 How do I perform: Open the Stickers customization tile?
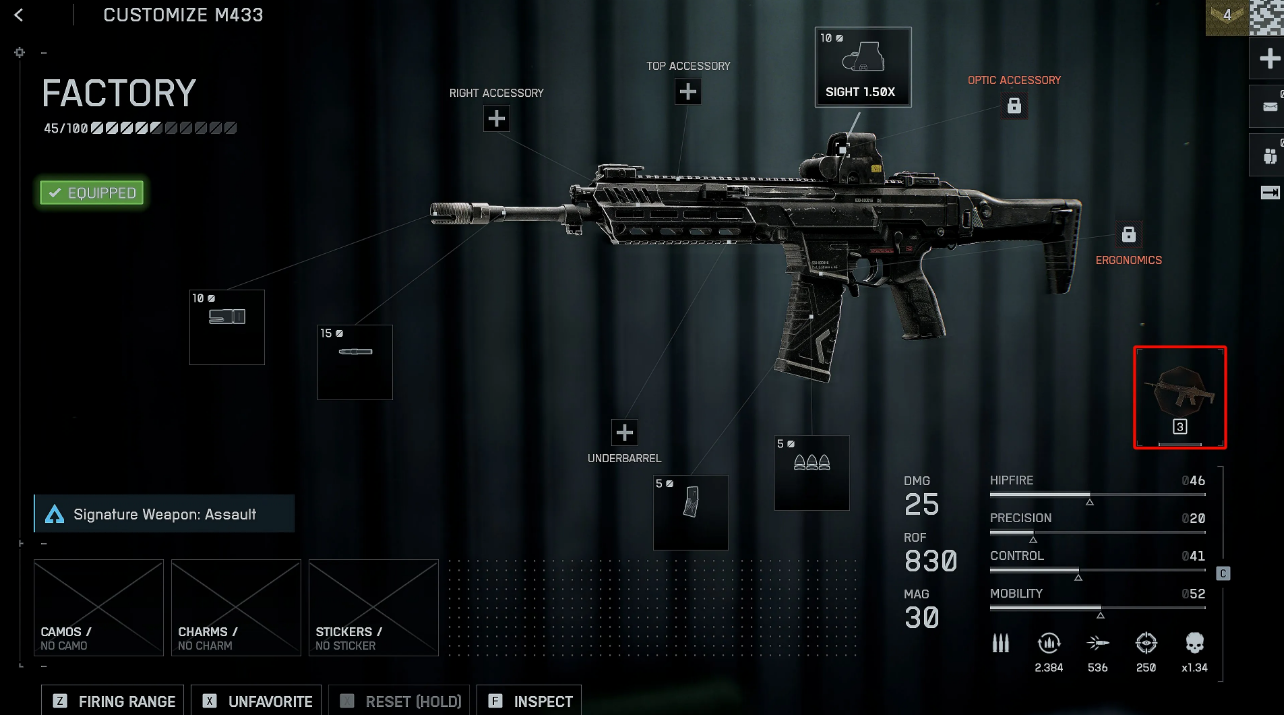pyautogui.click(x=373, y=606)
